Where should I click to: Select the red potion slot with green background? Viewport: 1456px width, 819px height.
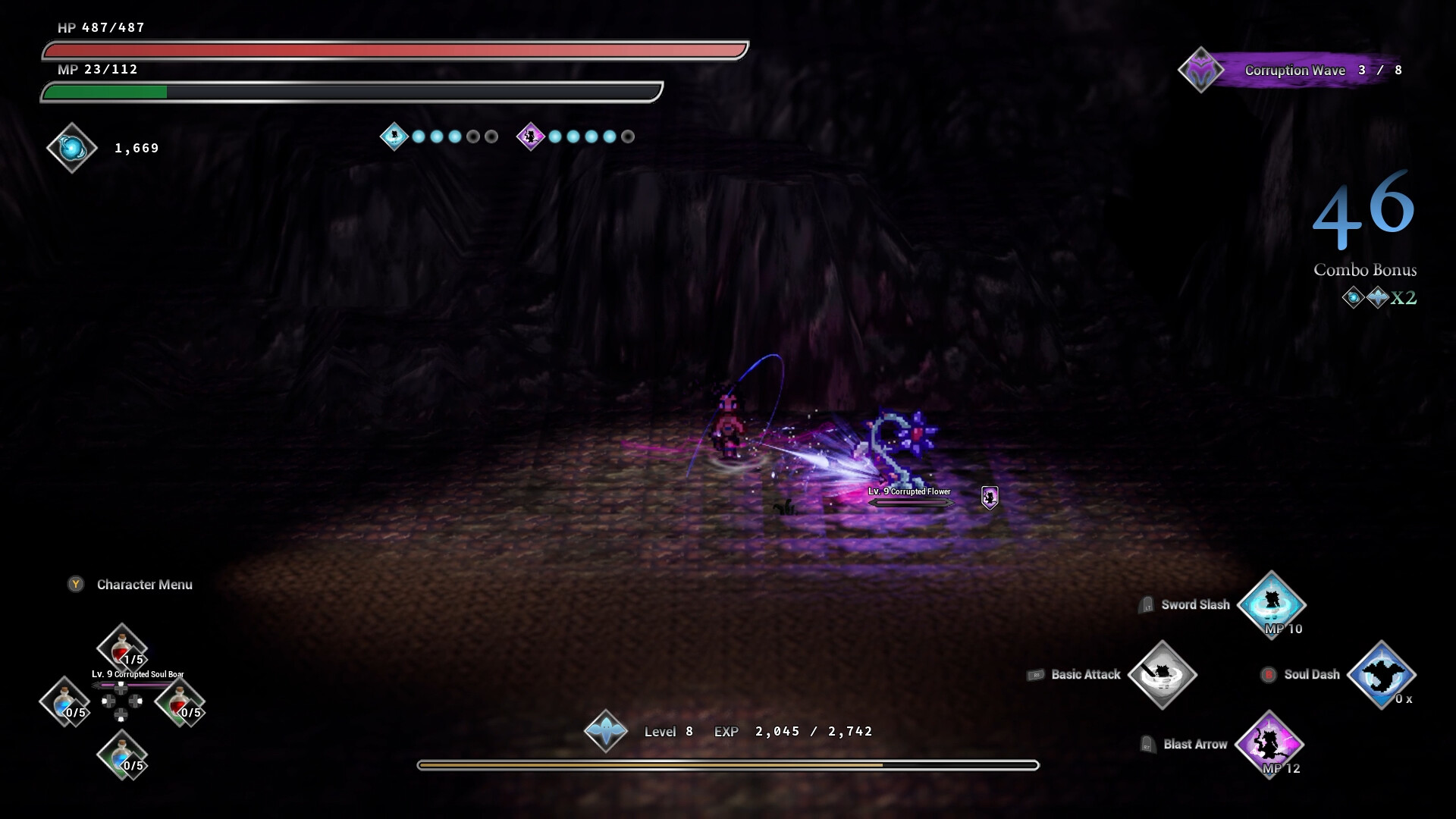coord(180,702)
